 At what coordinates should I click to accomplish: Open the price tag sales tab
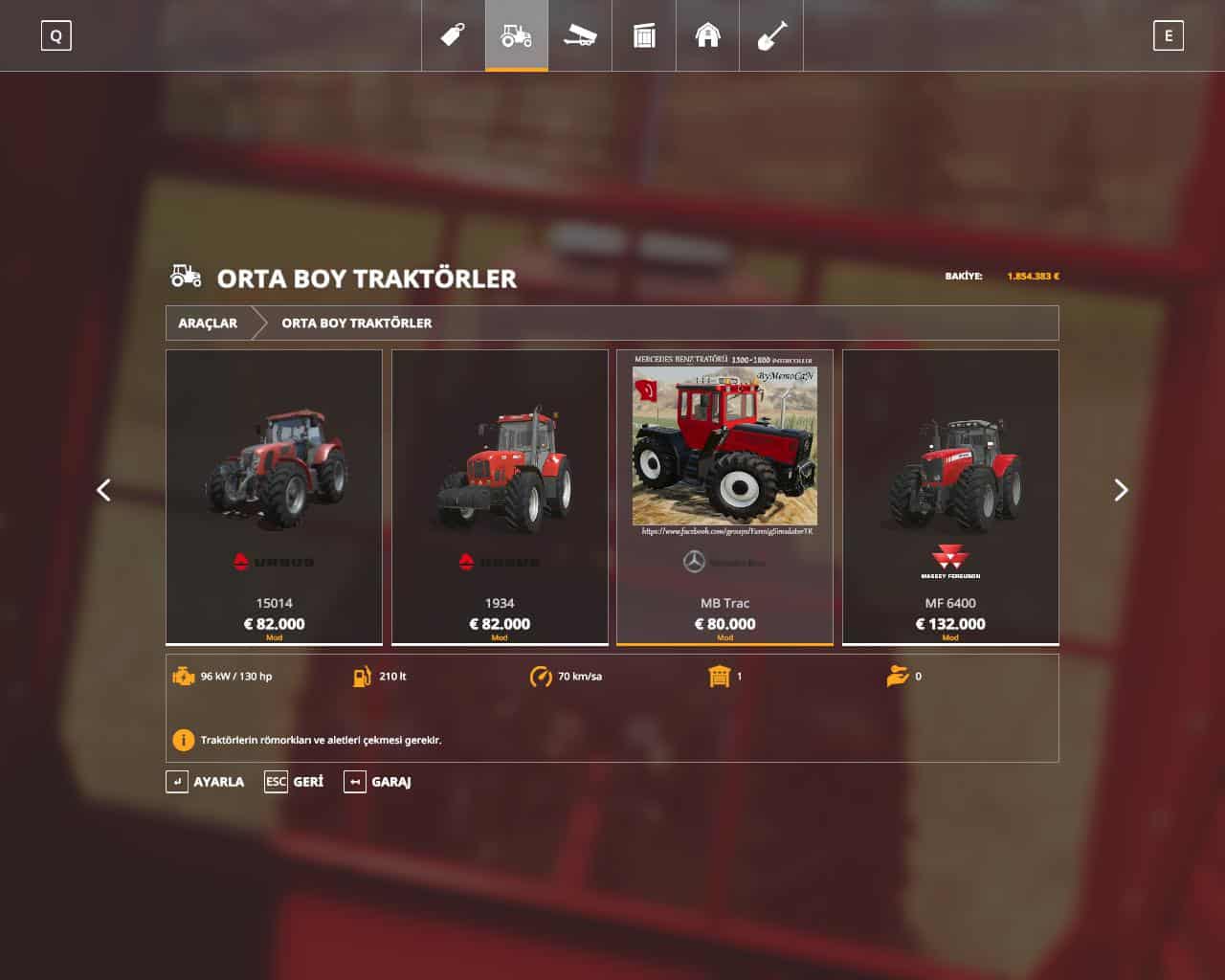[x=453, y=35]
